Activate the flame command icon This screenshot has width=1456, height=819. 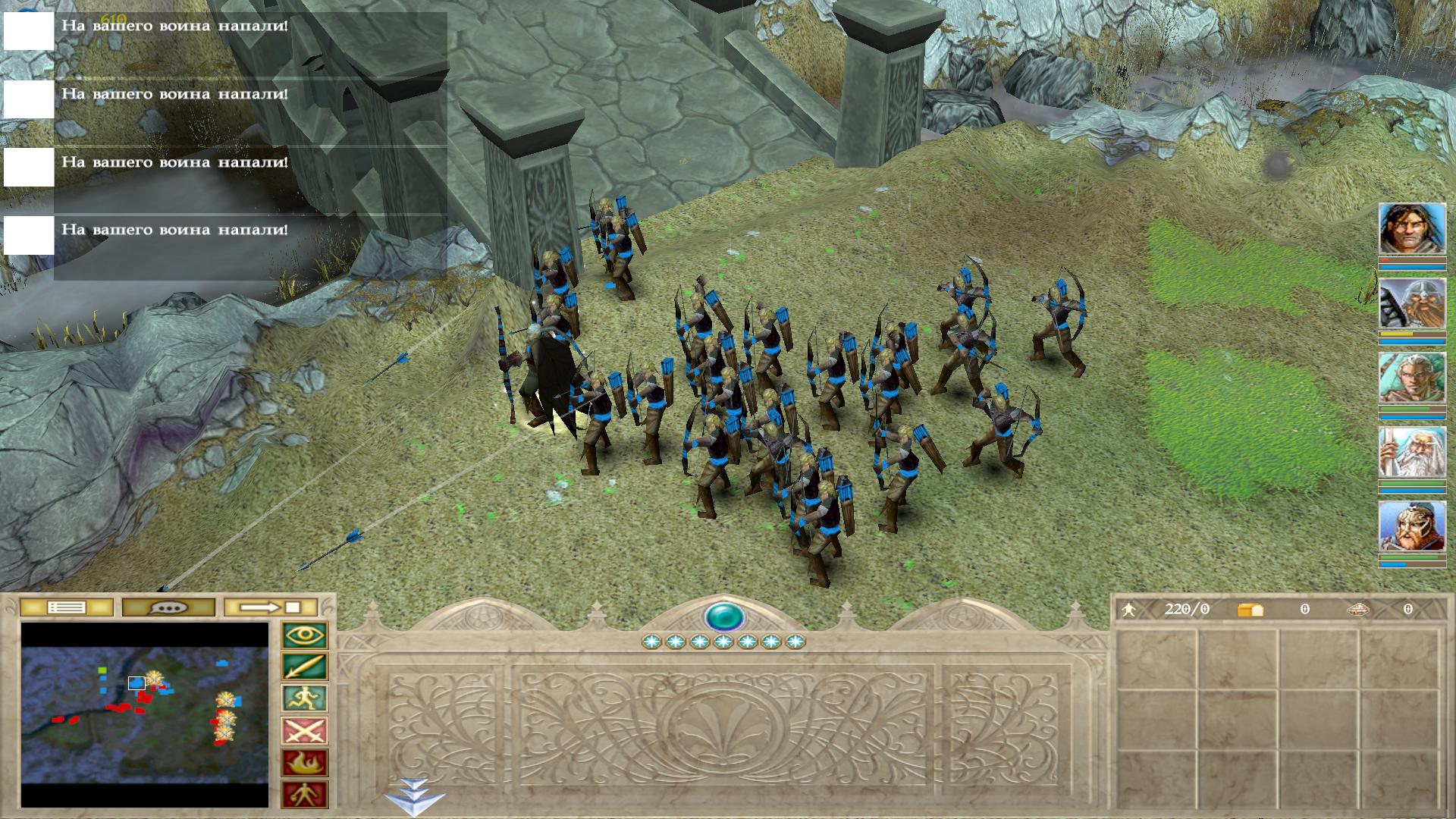pos(304,763)
